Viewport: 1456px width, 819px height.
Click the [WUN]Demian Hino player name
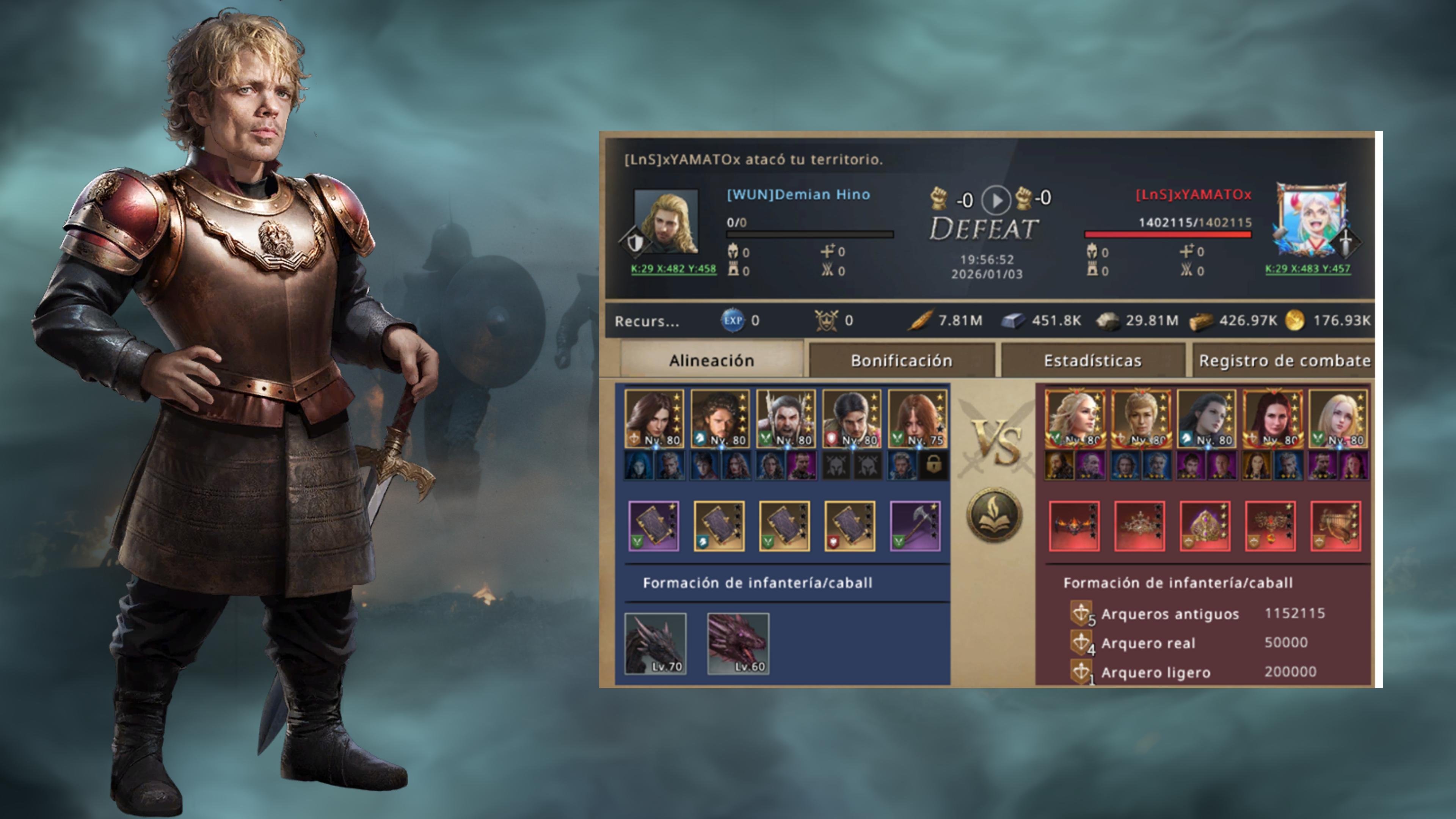click(798, 195)
